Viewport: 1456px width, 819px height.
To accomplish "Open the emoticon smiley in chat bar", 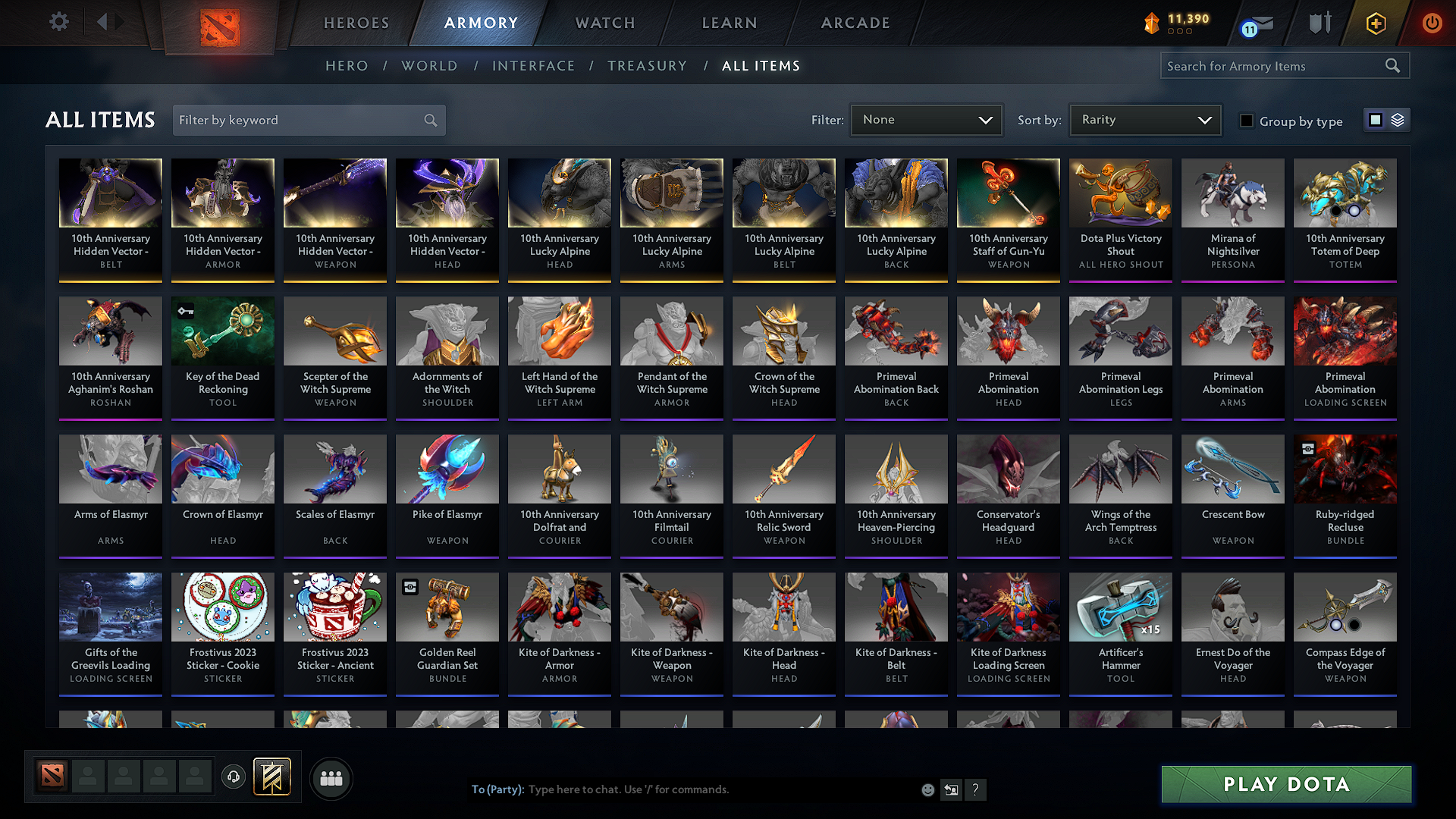I will click(928, 789).
